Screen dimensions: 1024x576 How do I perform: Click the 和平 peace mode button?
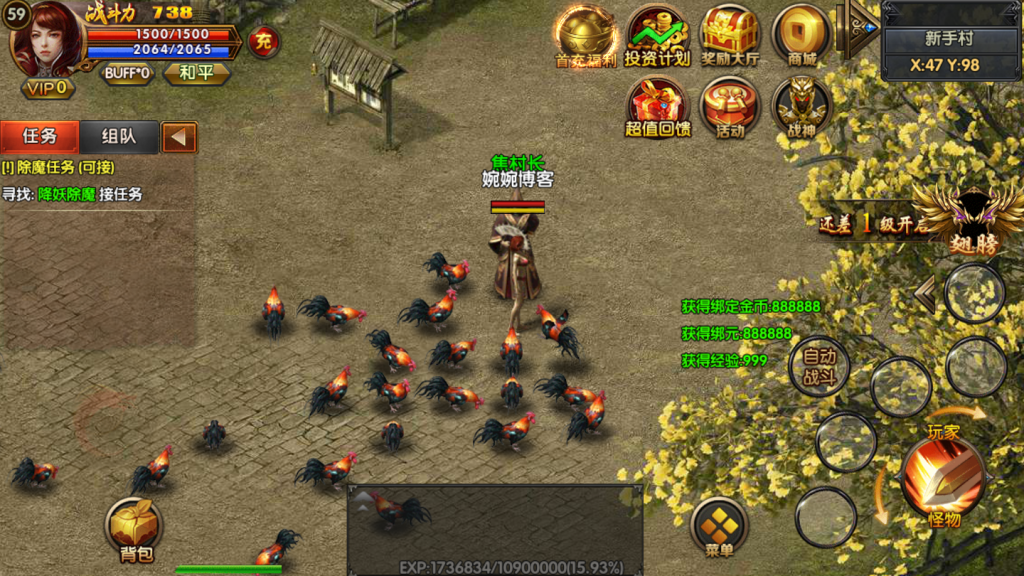(196, 73)
